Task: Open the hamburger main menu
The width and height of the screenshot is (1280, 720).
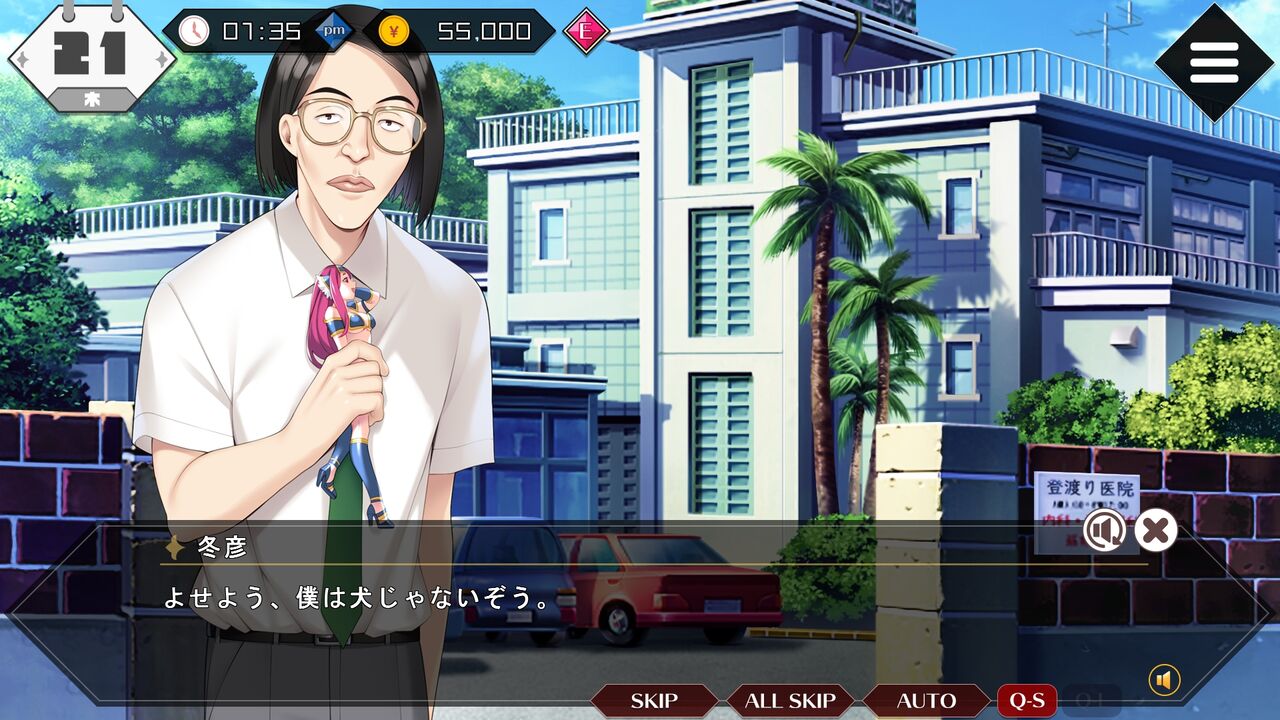Action: [x=1214, y=62]
